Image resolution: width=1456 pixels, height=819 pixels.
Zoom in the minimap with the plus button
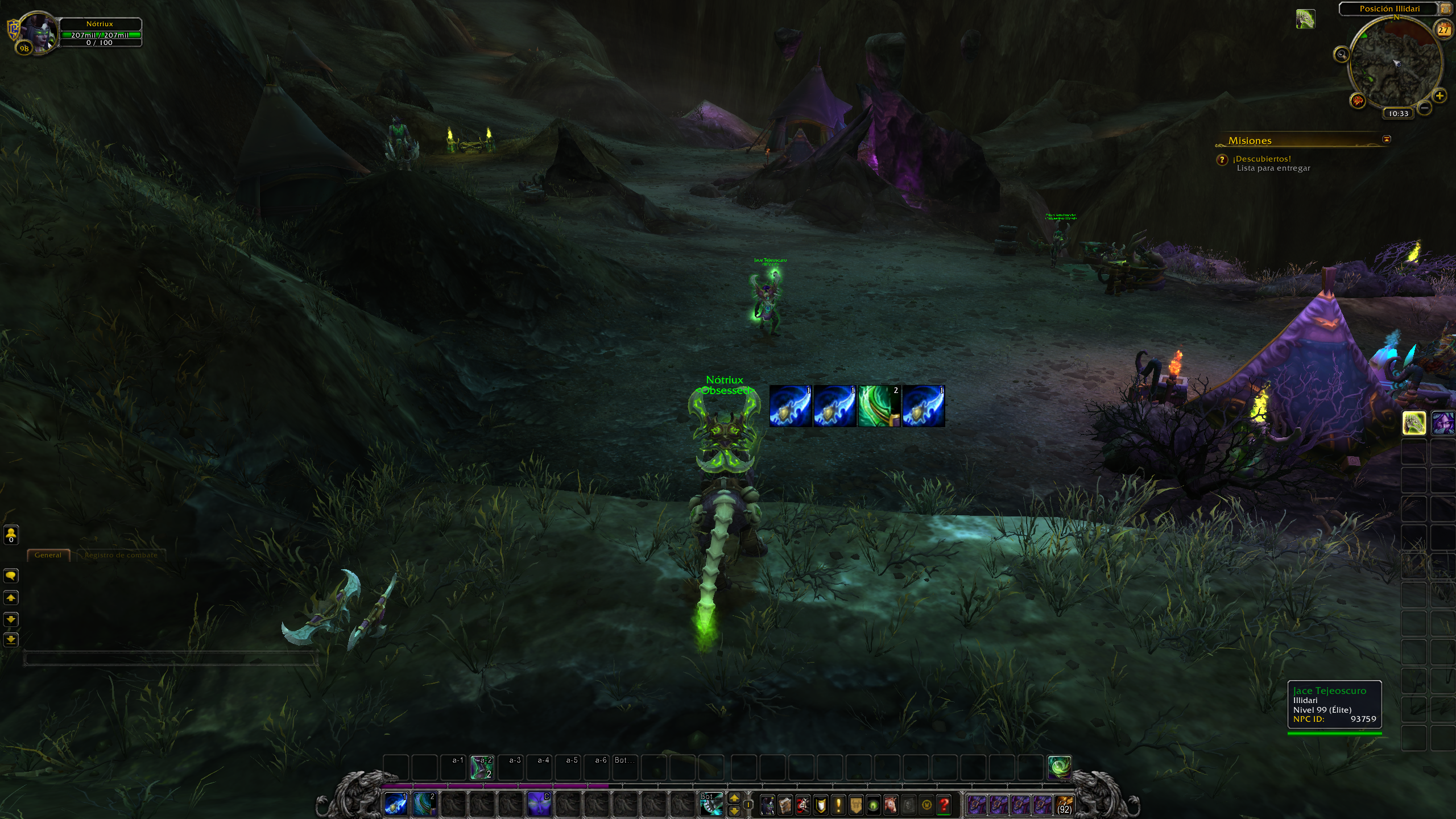(1440, 96)
